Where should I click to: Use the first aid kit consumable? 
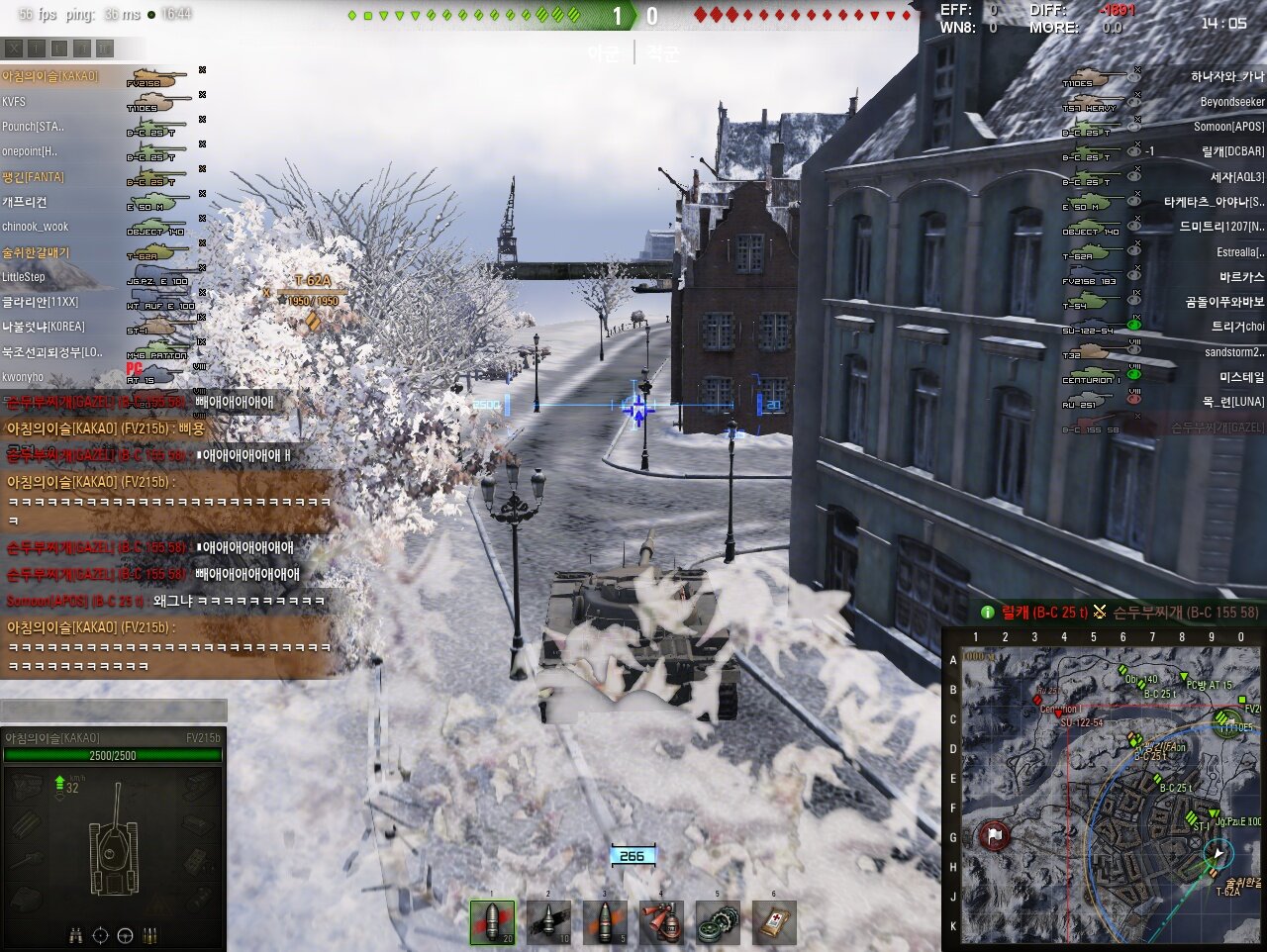[x=774, y=922]
